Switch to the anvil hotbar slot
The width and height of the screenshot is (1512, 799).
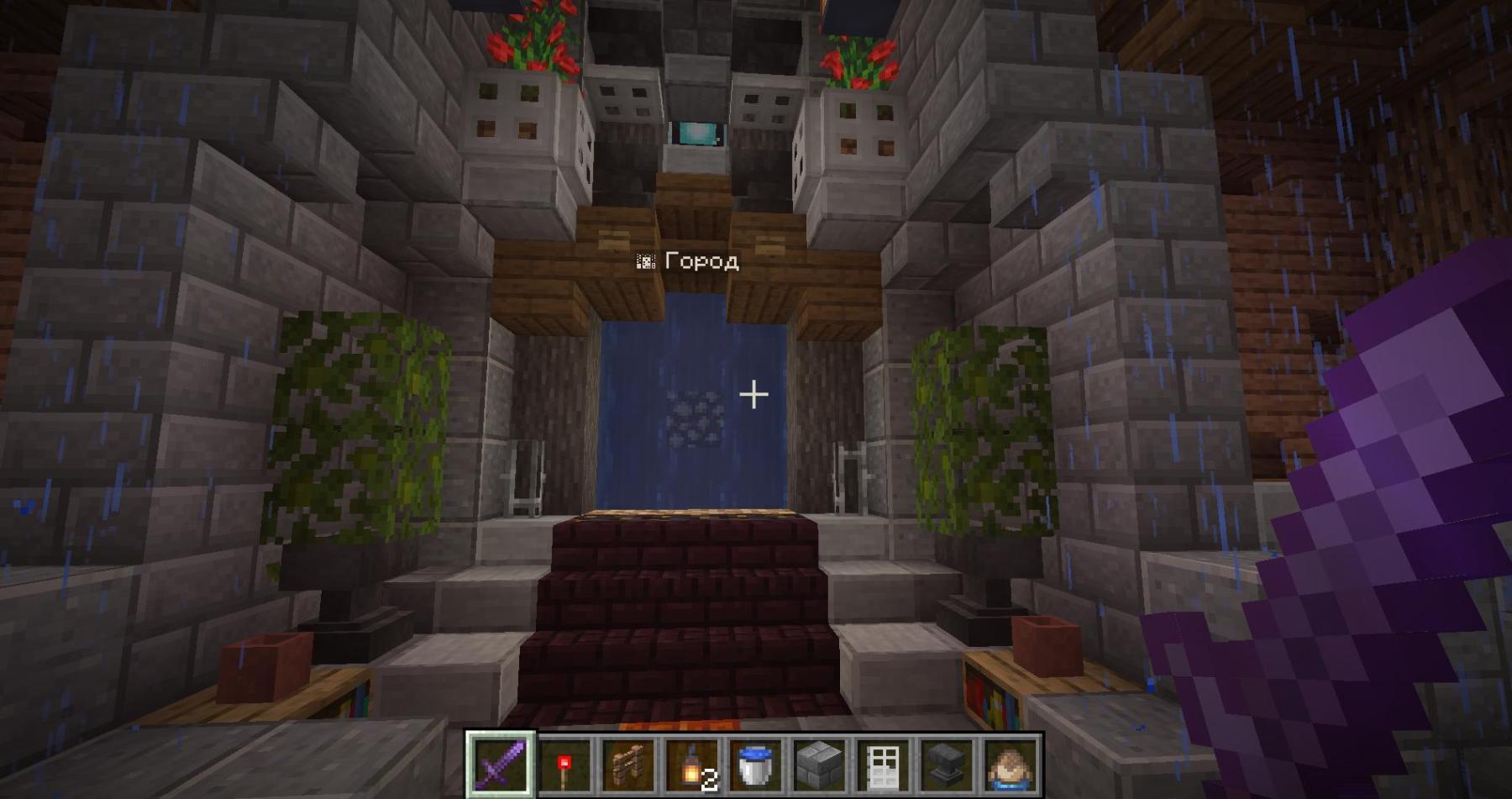tap(946, 765)
